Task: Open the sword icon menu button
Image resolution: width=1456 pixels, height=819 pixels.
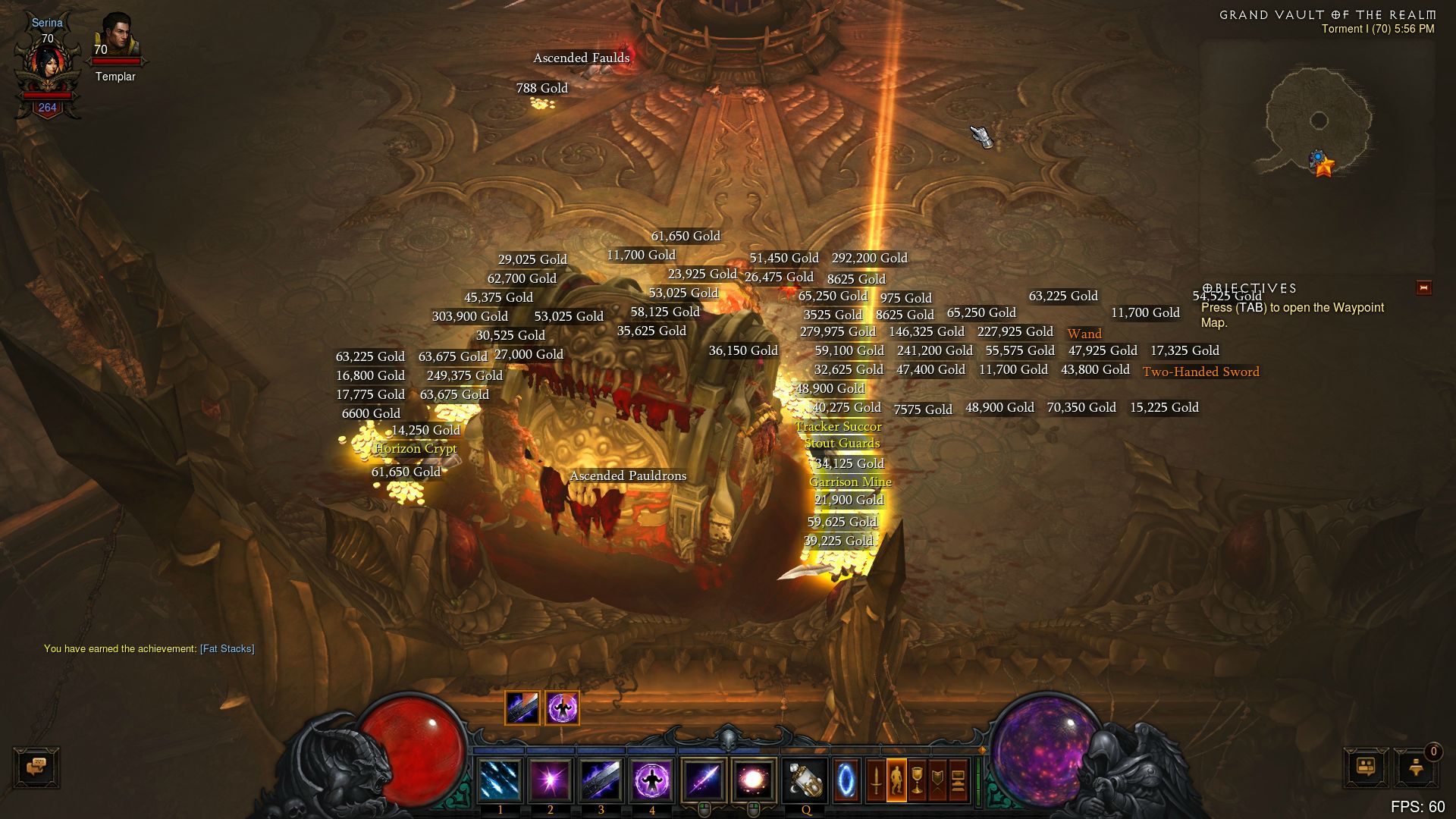Action: [876, 780]
